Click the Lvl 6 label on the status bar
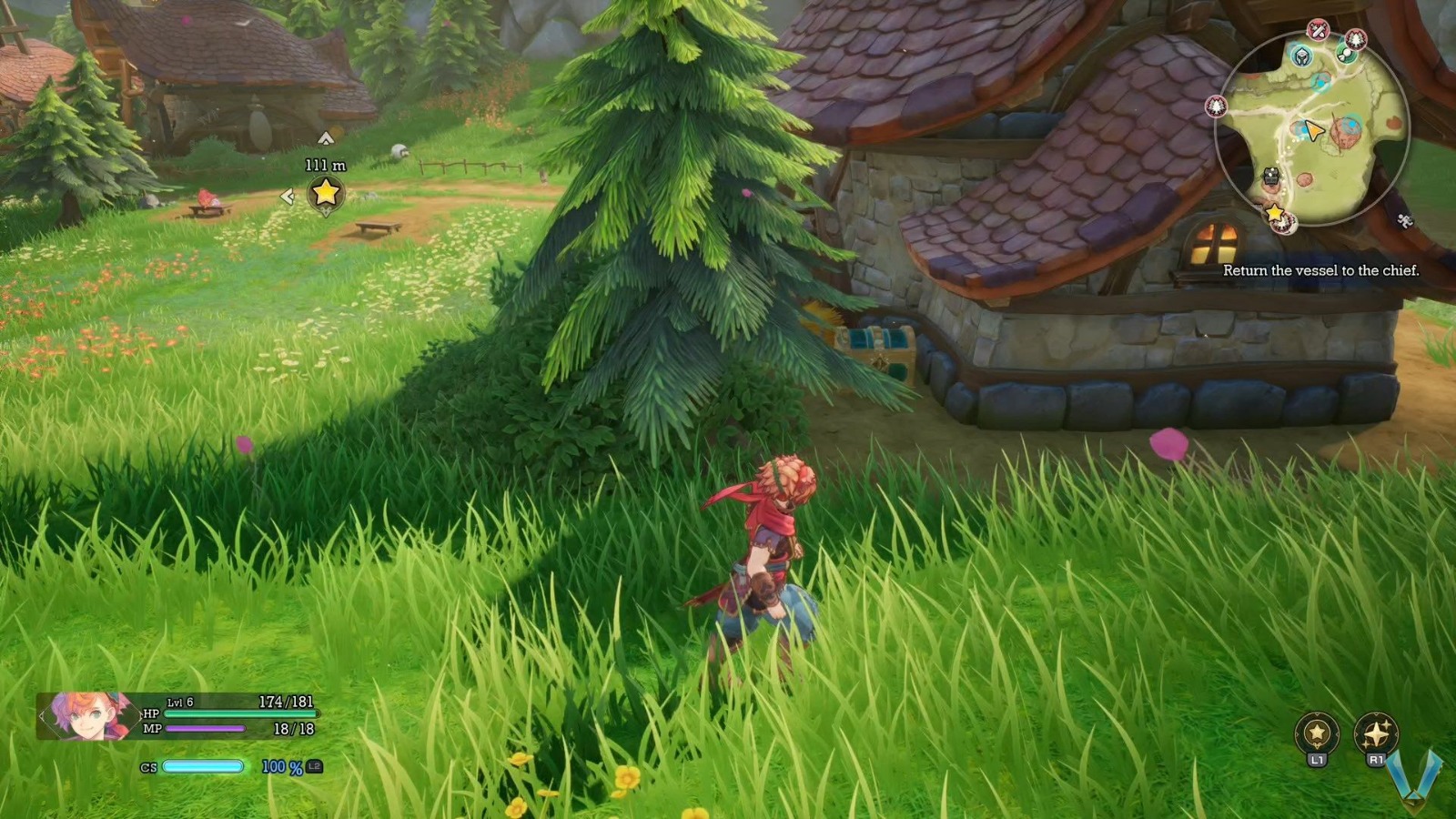 click(x=179, y=702)
